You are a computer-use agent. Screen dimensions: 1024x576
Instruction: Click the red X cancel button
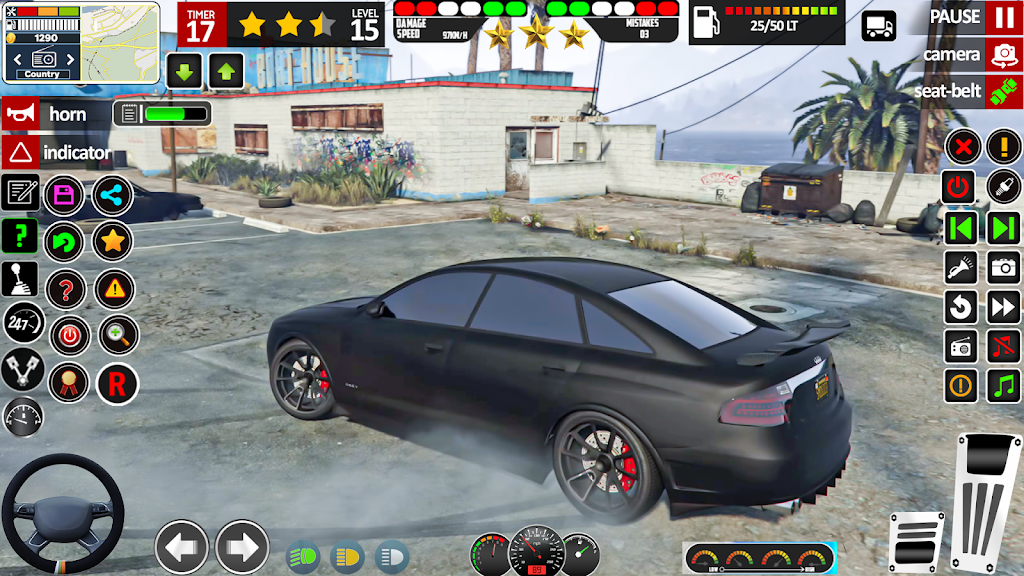962,148
